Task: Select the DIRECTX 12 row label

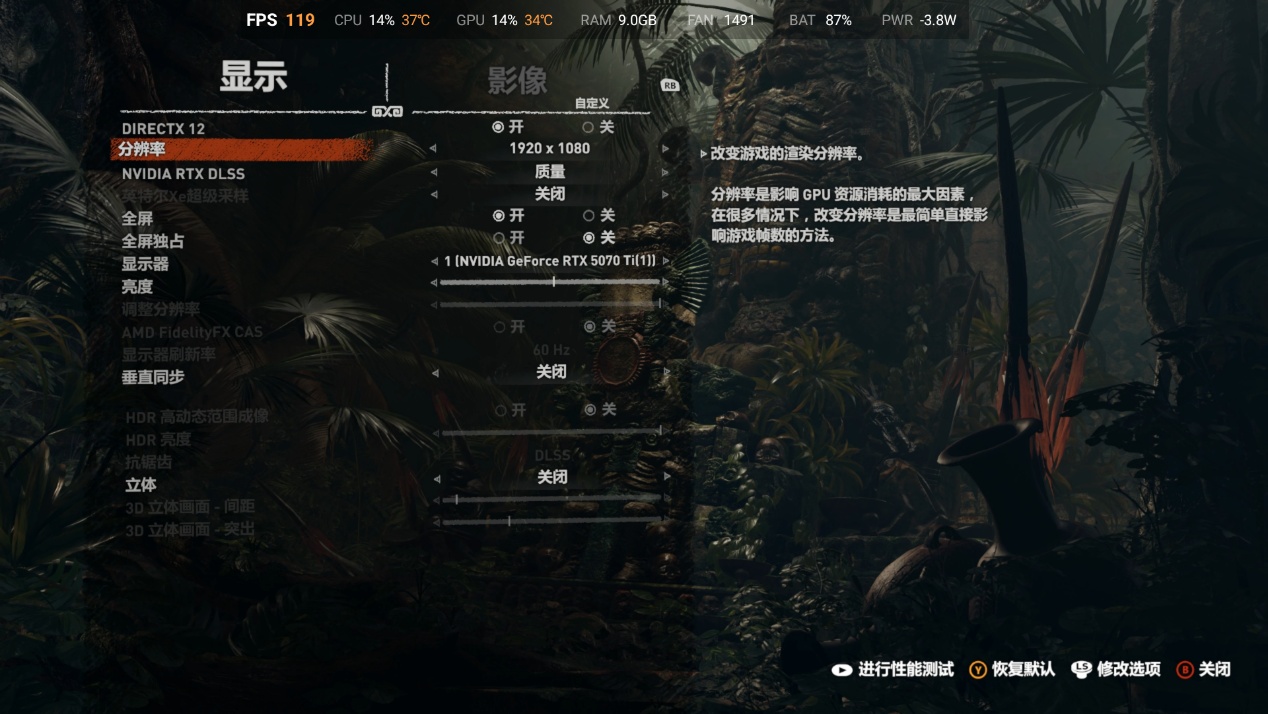Action: coord(163,129)
